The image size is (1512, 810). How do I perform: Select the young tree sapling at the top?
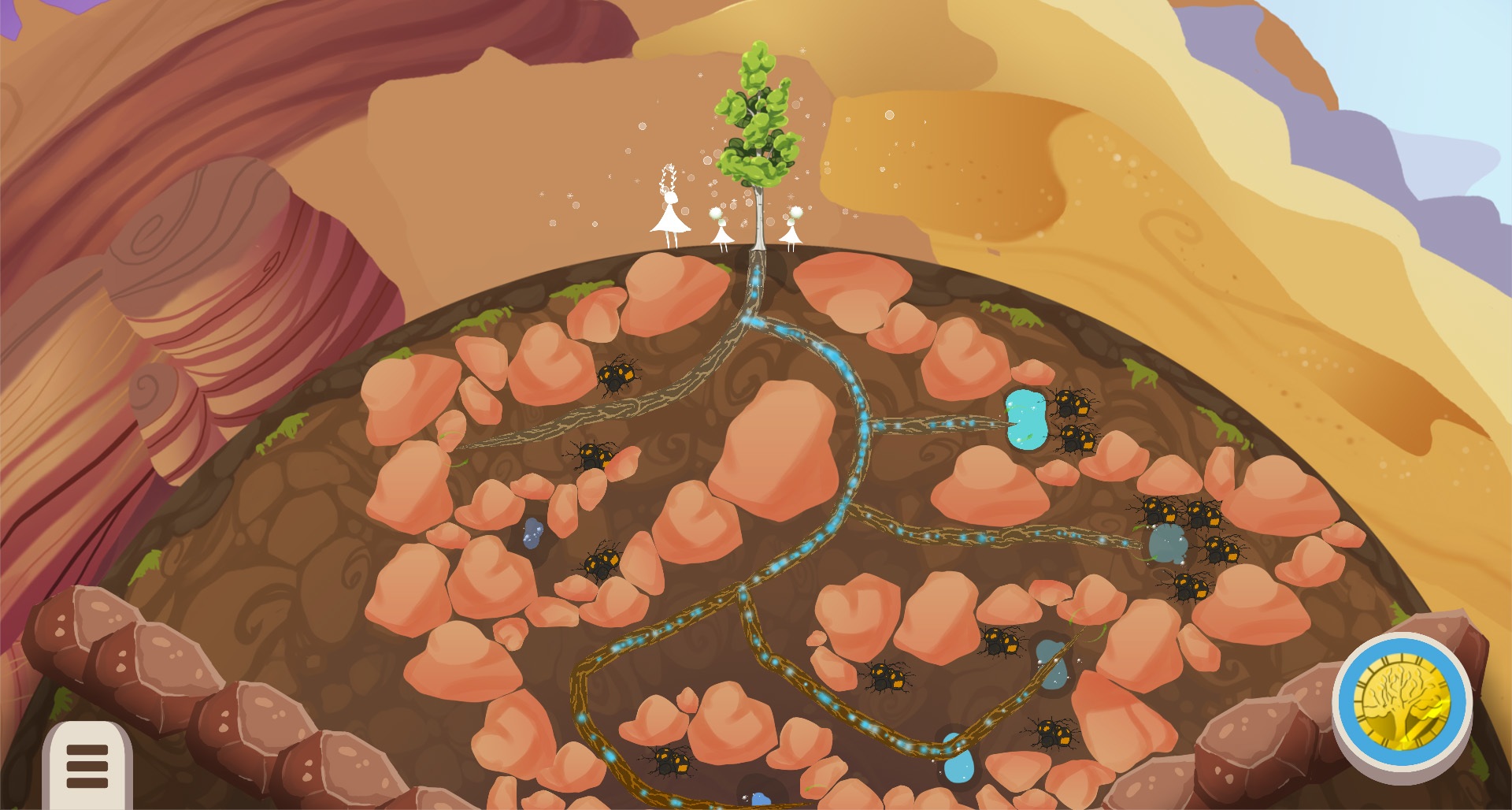point(756,126)
